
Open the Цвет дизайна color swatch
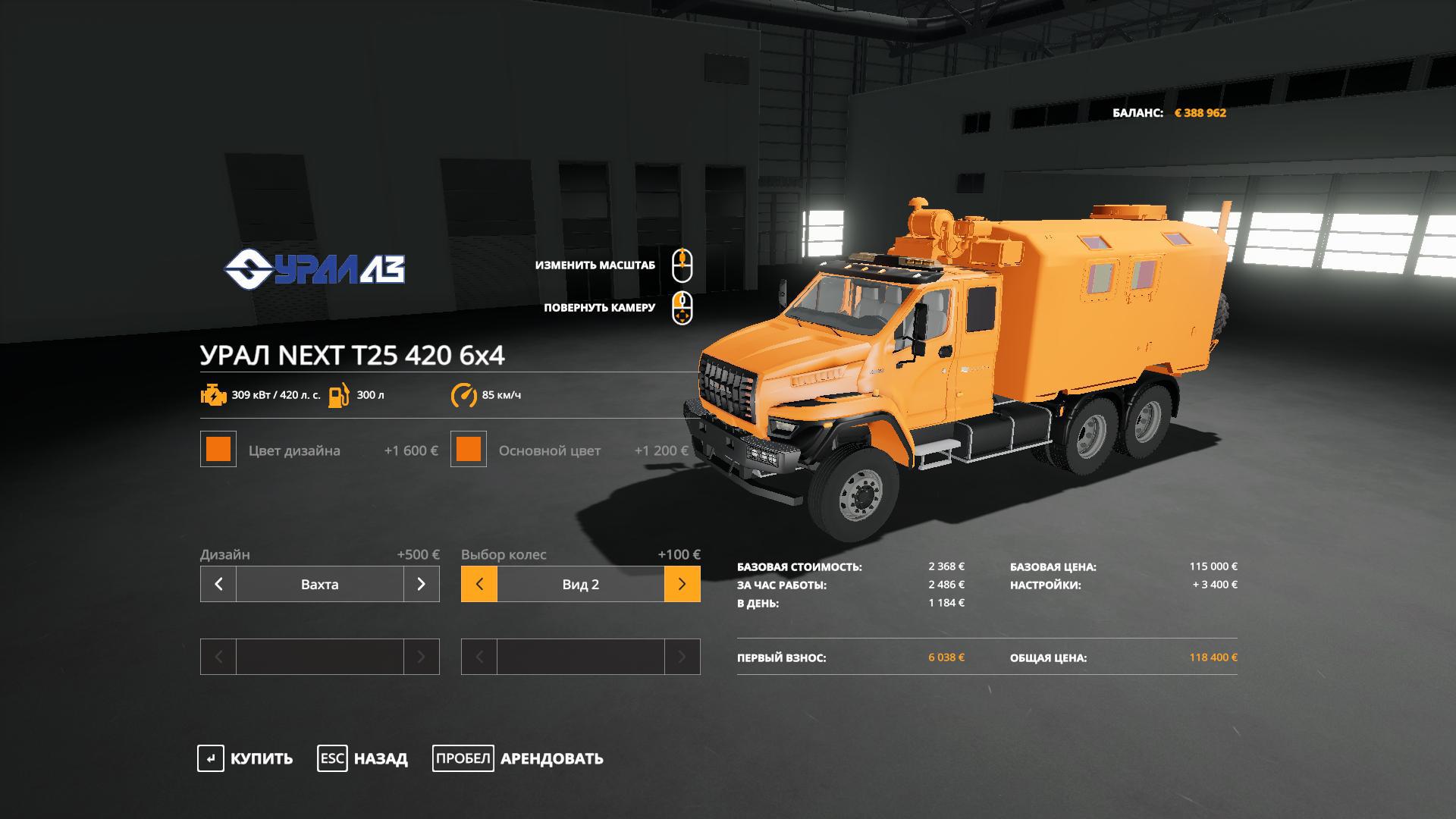218,450
